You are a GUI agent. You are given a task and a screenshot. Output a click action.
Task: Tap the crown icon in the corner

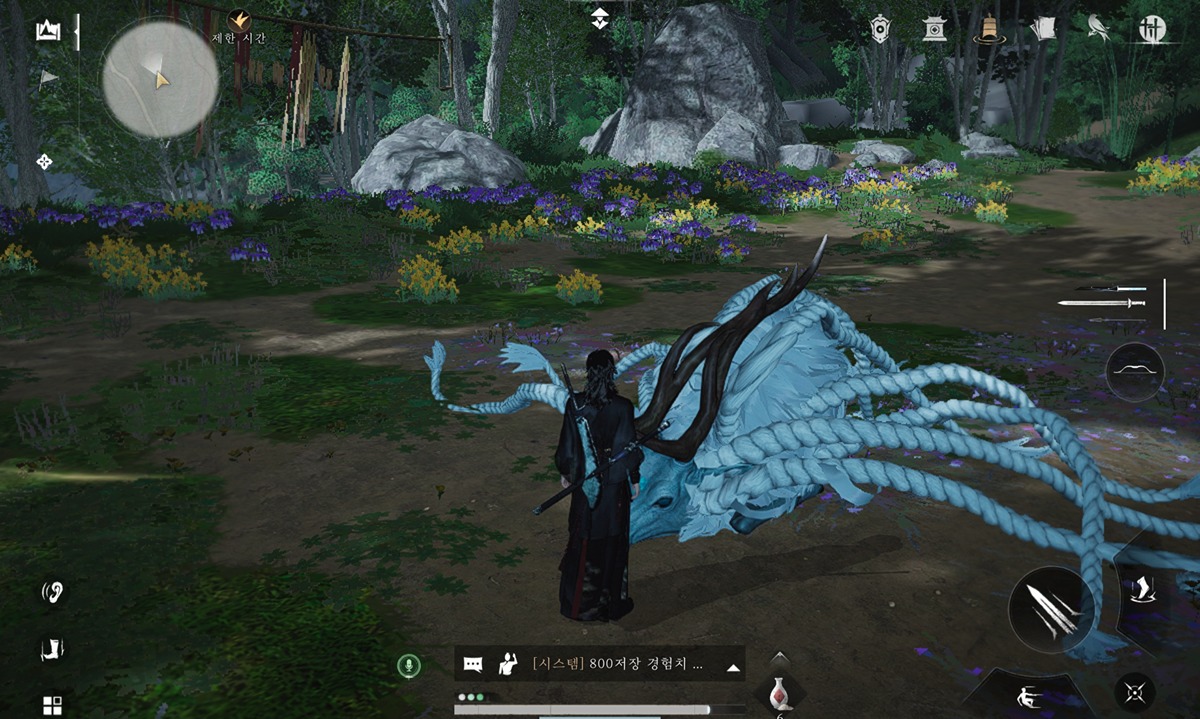click(x=47, y=32)
